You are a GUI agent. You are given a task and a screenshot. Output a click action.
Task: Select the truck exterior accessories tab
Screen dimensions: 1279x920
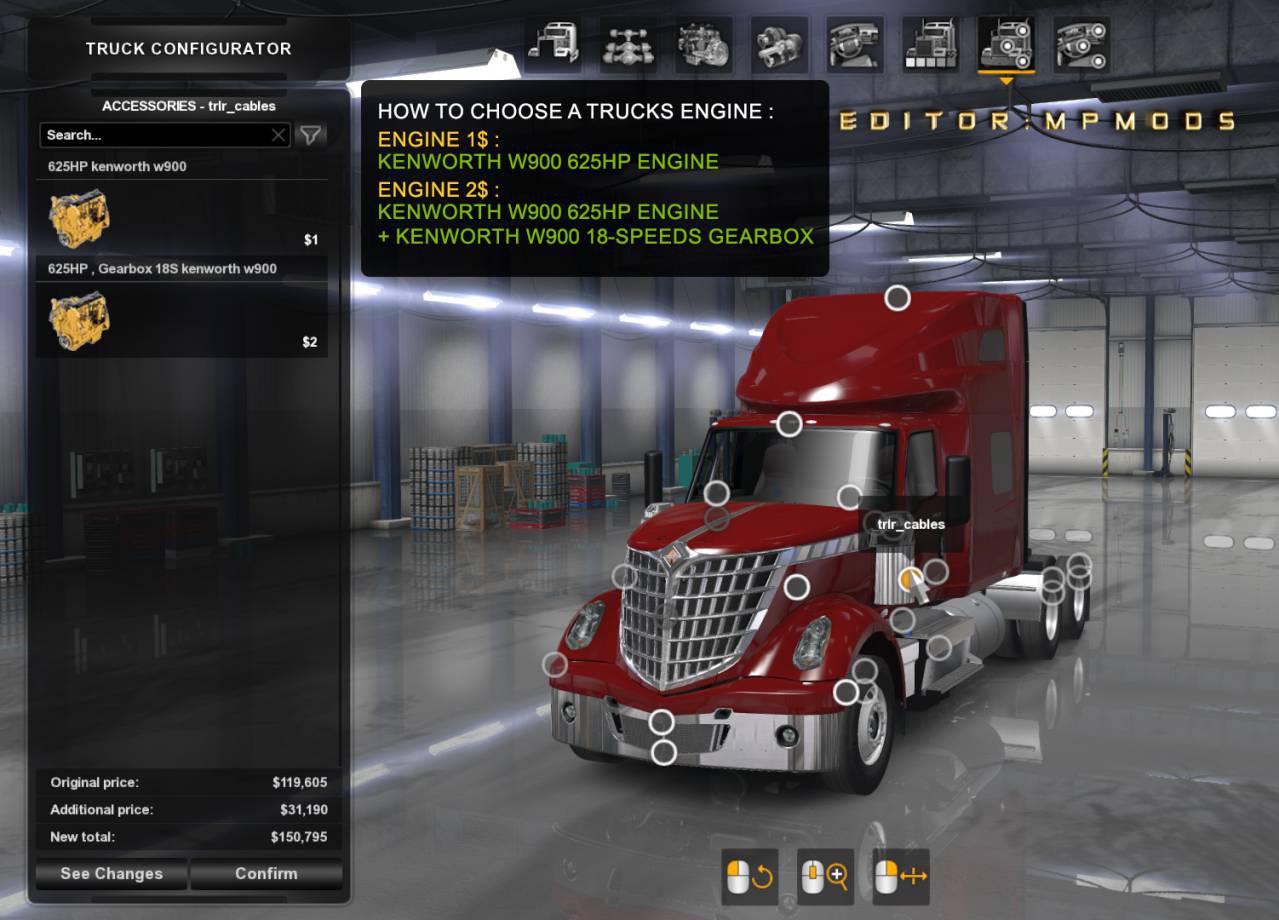(x=1005, y=45)
